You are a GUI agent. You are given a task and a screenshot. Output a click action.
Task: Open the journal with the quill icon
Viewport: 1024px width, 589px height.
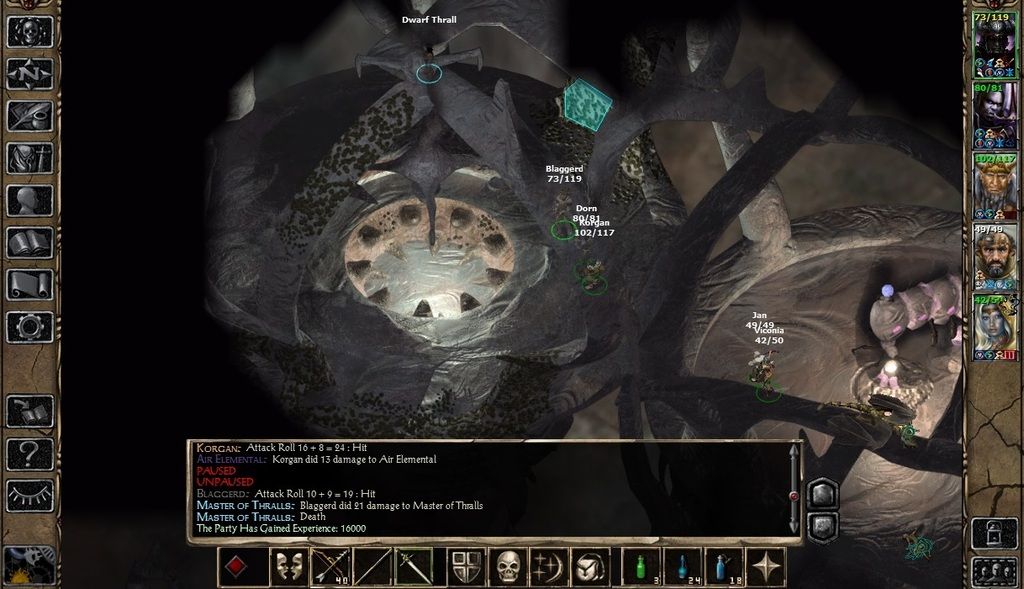click(x=29, y=115)
